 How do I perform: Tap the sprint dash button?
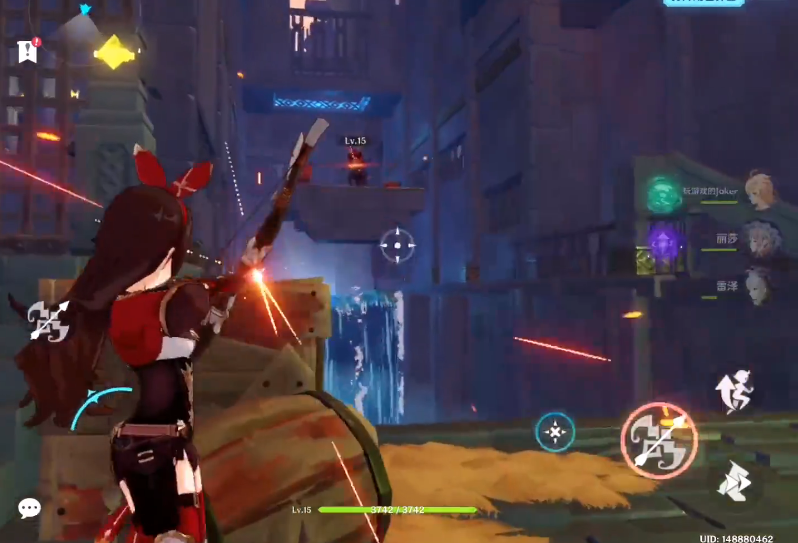(735, 482)
